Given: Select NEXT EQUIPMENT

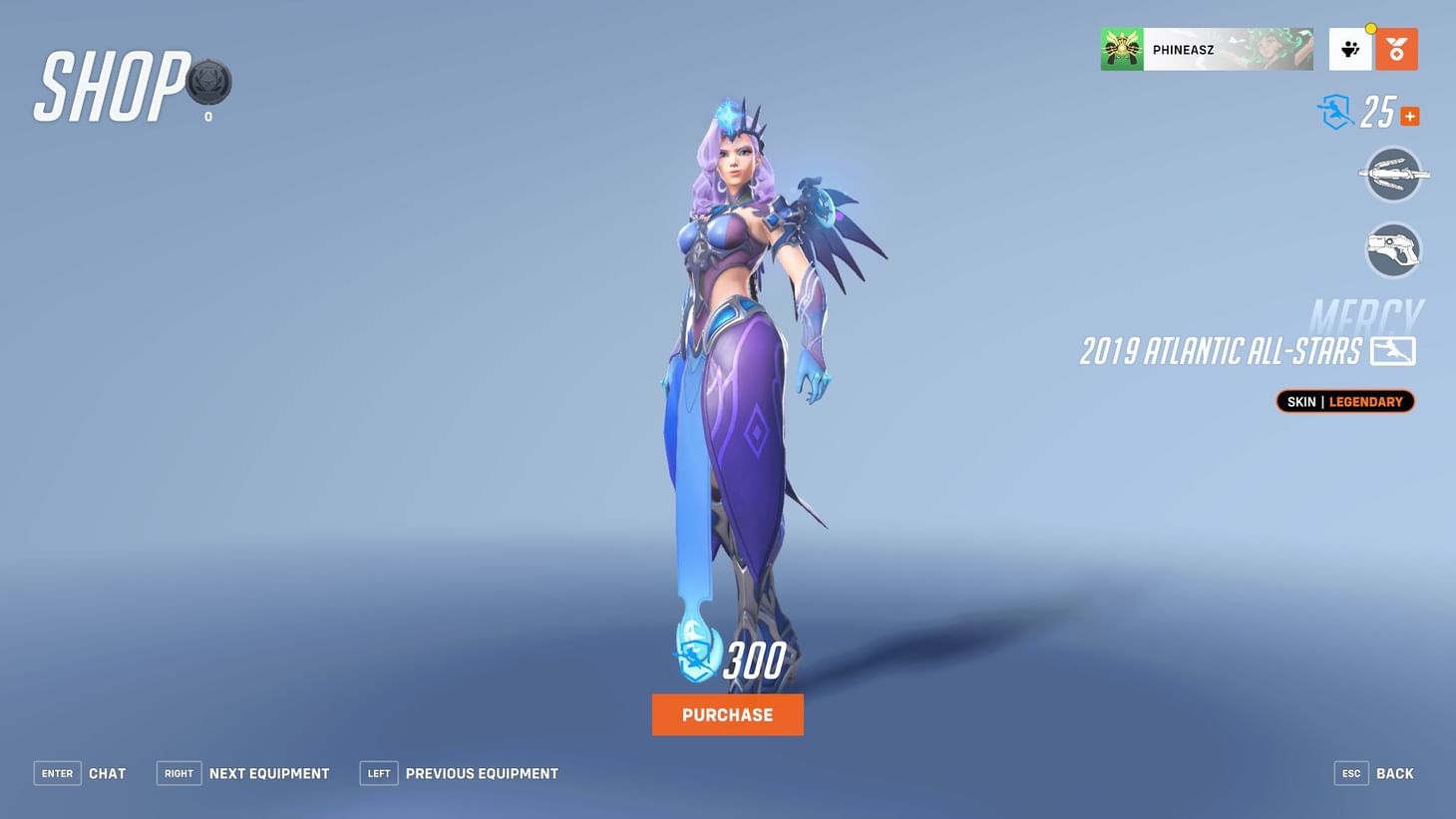Looking at the screenshot, I should [x=268, y=772].
